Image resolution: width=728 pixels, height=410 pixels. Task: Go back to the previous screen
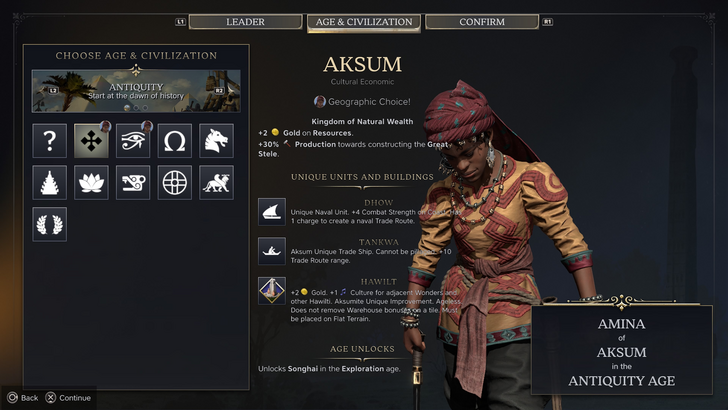tap(22, 397)
